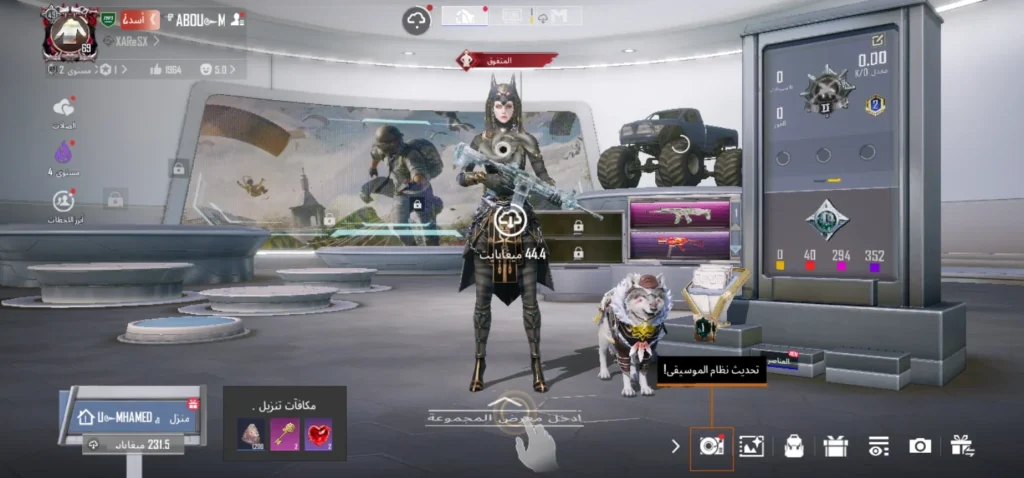Tap the cloud download icon at top

416,19
